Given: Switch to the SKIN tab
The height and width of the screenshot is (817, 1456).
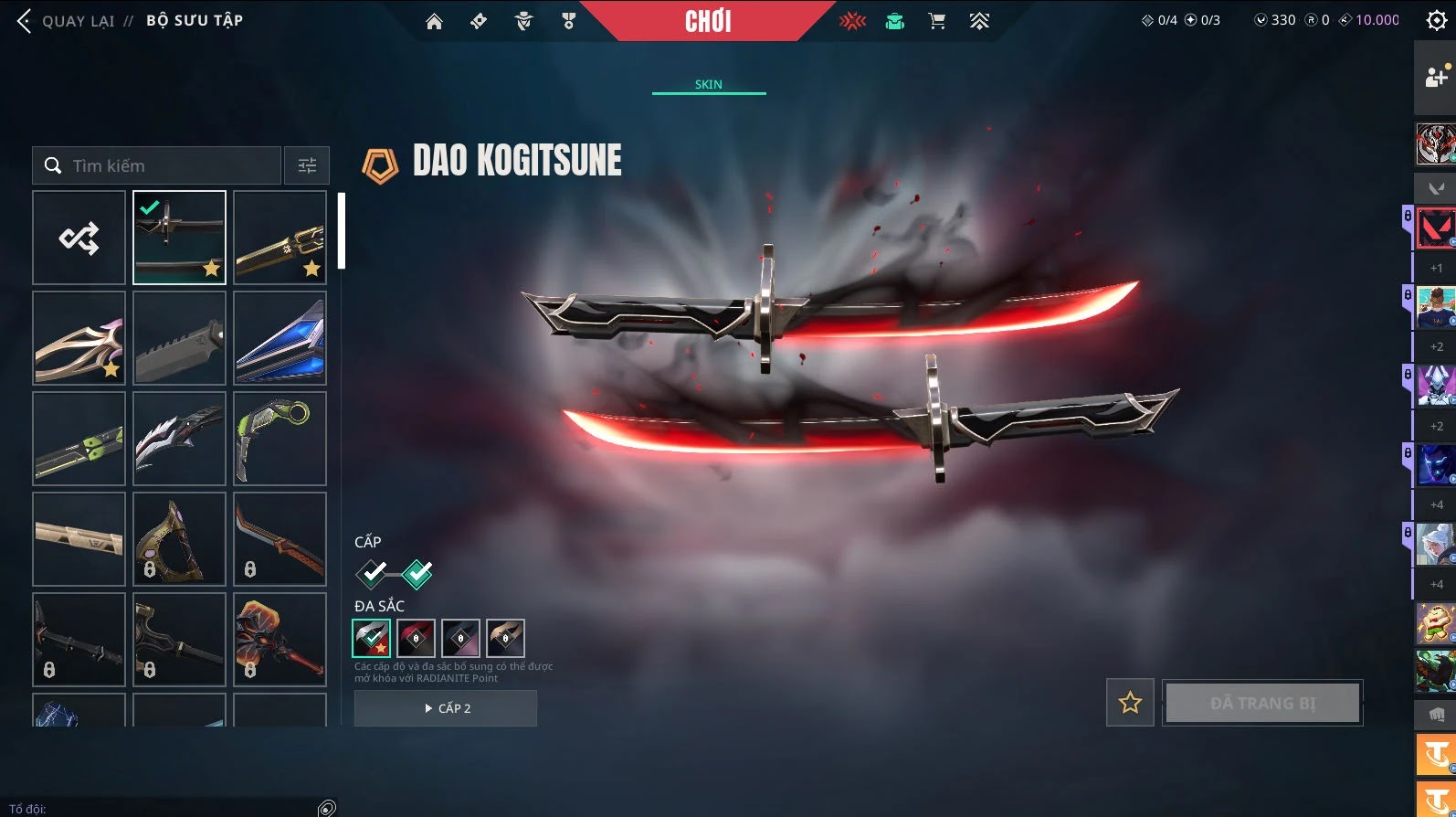Looking at the screenshot, I should (x=708, y=84).
